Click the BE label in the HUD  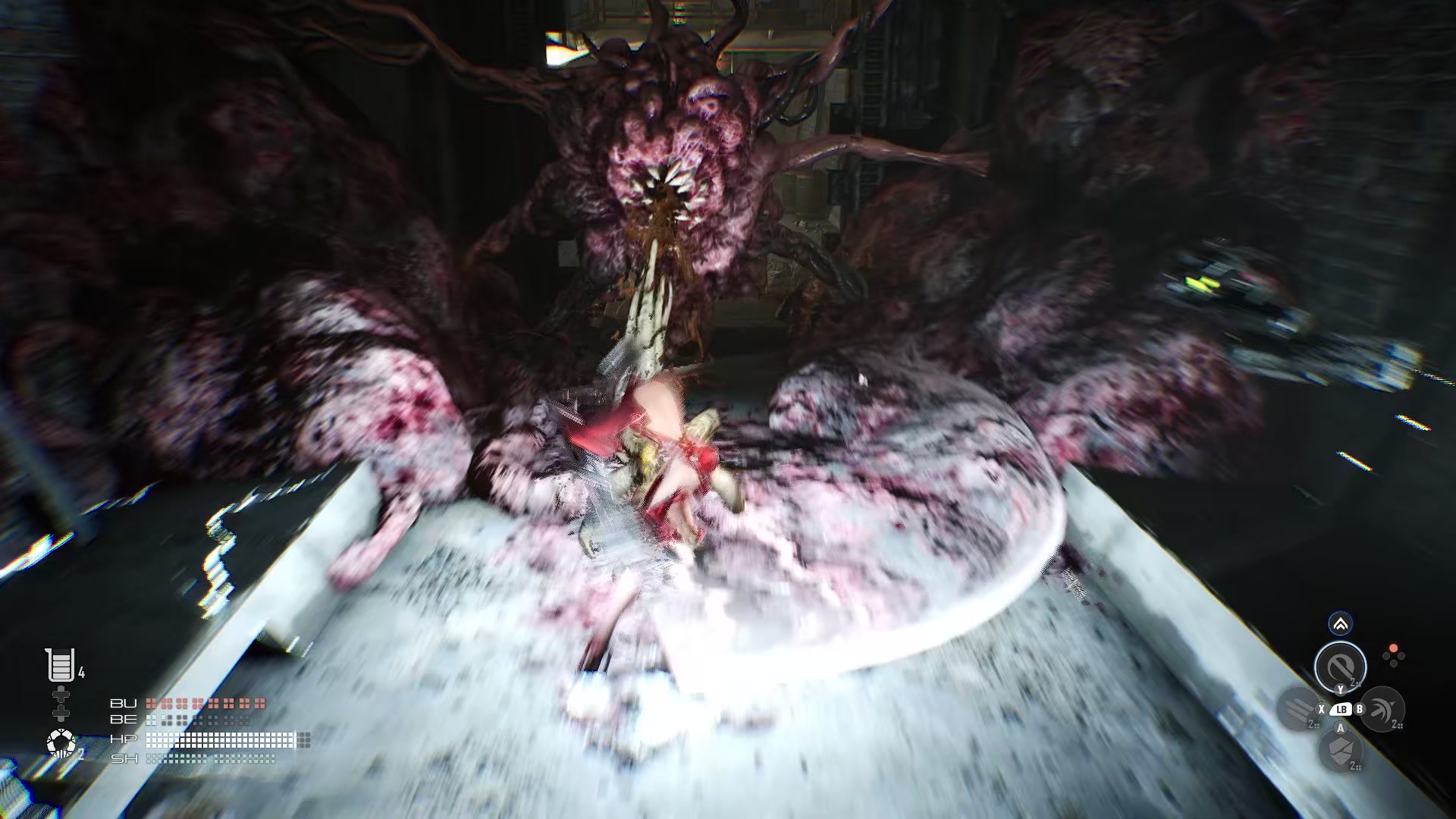[x=124, y=720]
